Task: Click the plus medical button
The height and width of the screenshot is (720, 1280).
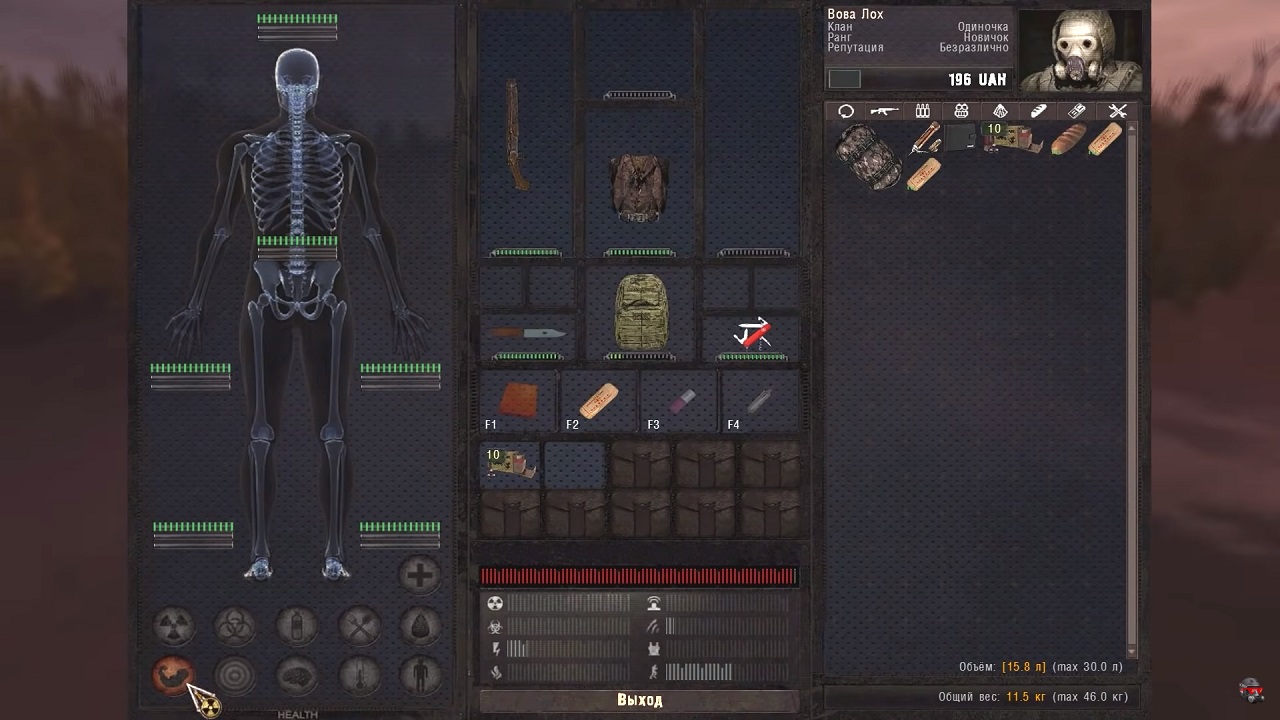Action: tap(420, 575)
